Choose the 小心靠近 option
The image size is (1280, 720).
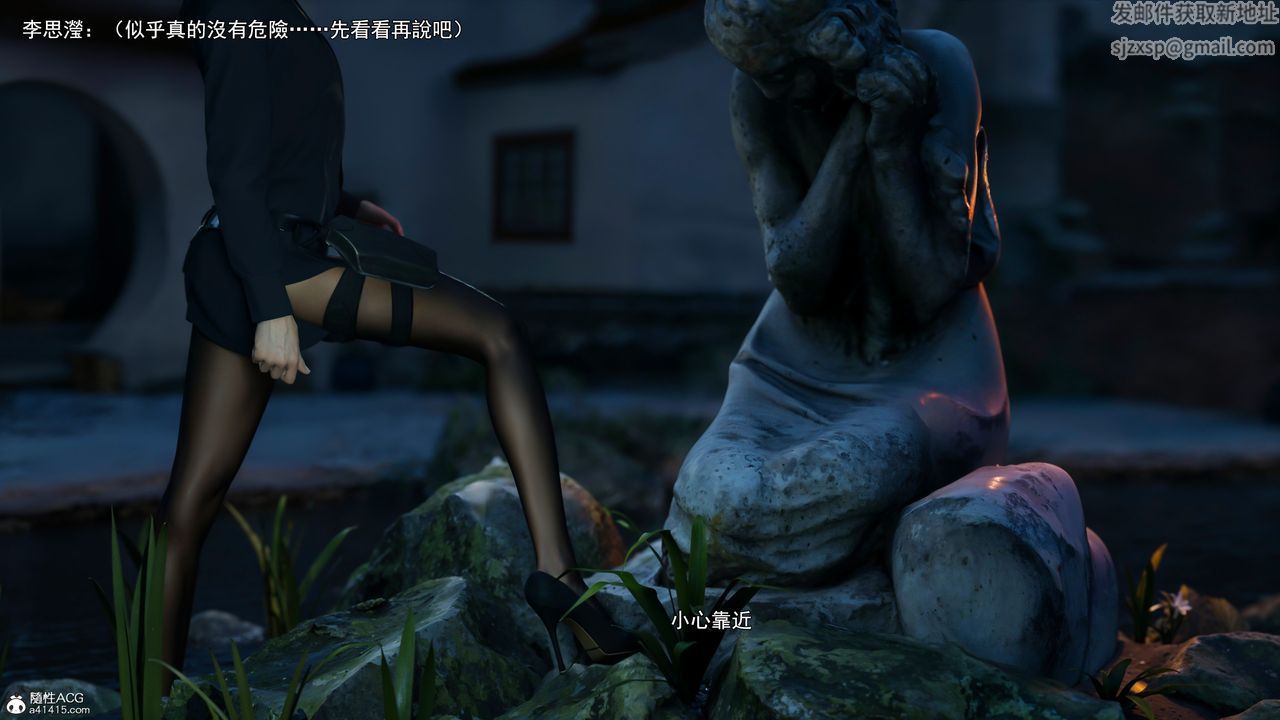[x=711, y=621]
